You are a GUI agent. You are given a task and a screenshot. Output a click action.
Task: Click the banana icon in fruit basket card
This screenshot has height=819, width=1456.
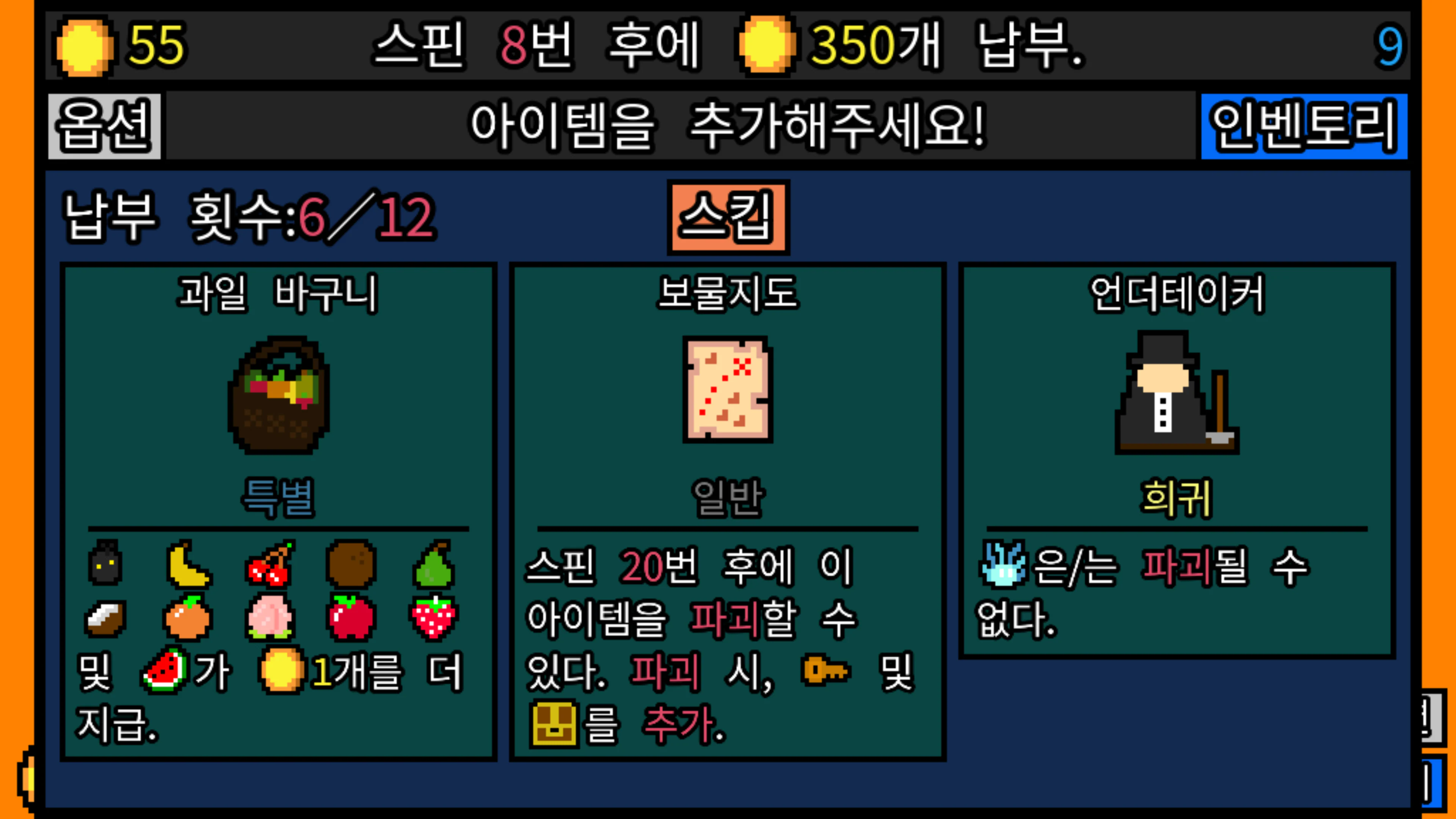pyautogui.click(x=189, y=565)
